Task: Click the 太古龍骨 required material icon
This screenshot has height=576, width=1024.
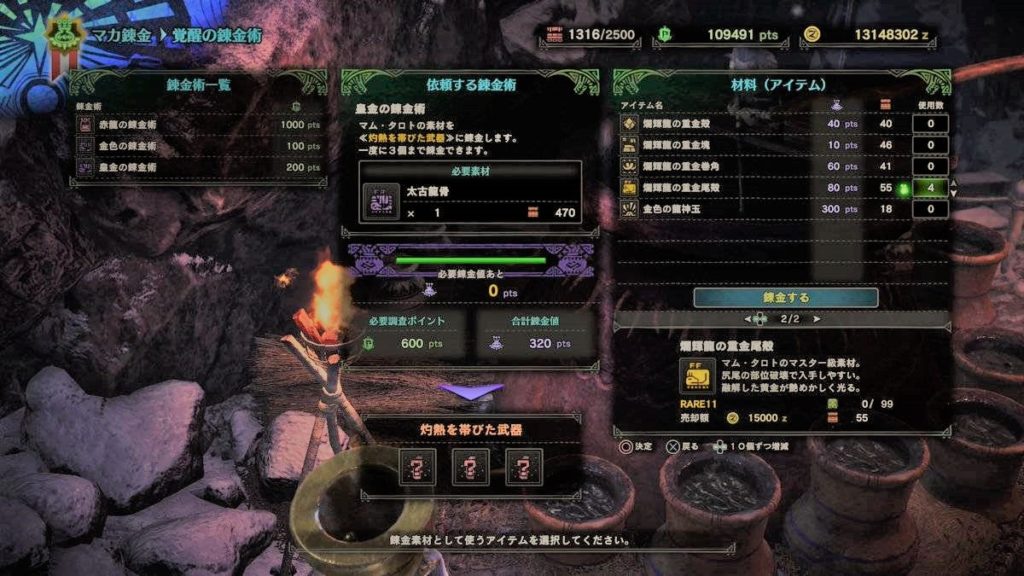Action: pyautogui.click(x=381, y=201)
